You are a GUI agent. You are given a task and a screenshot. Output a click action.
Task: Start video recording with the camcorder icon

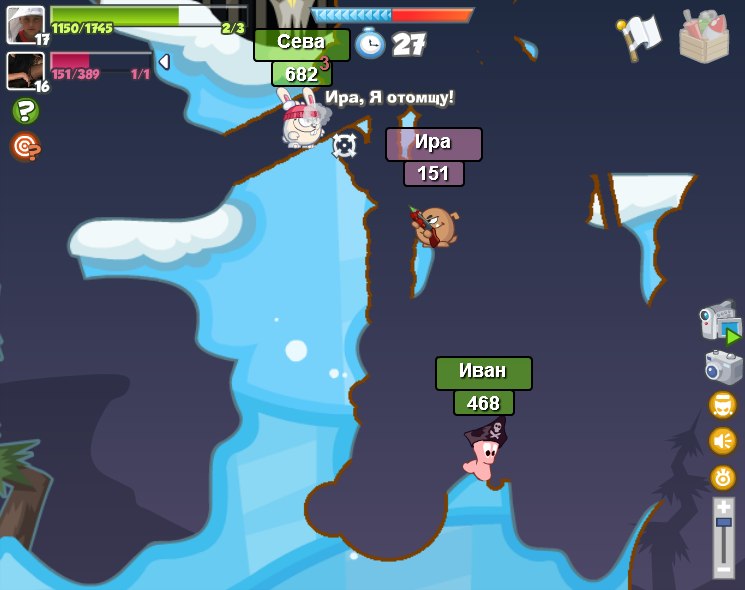pos(720,322)
